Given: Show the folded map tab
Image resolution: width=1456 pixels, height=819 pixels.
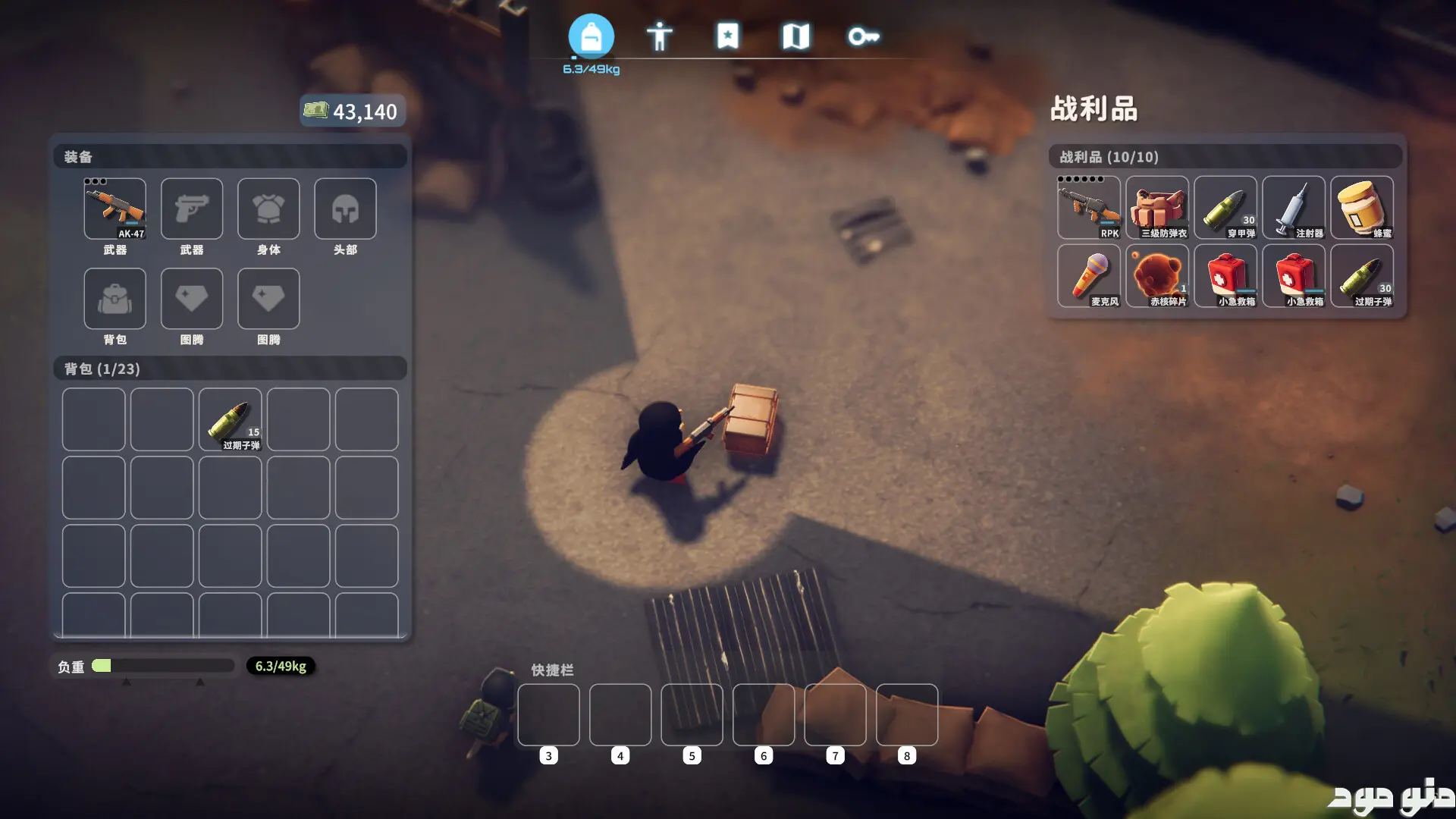Looking at the screenshot, I should click(795, 36).
